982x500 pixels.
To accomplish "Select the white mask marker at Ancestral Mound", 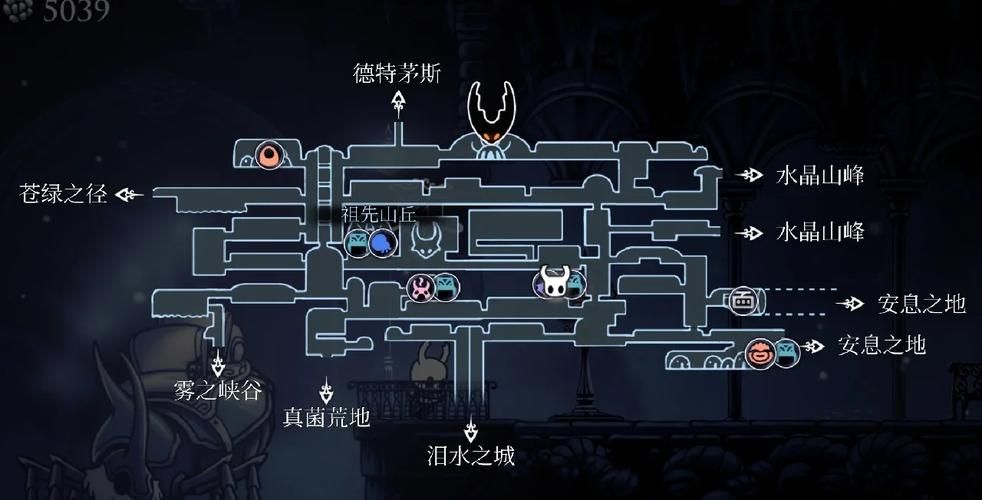I will tap(424, 240).
